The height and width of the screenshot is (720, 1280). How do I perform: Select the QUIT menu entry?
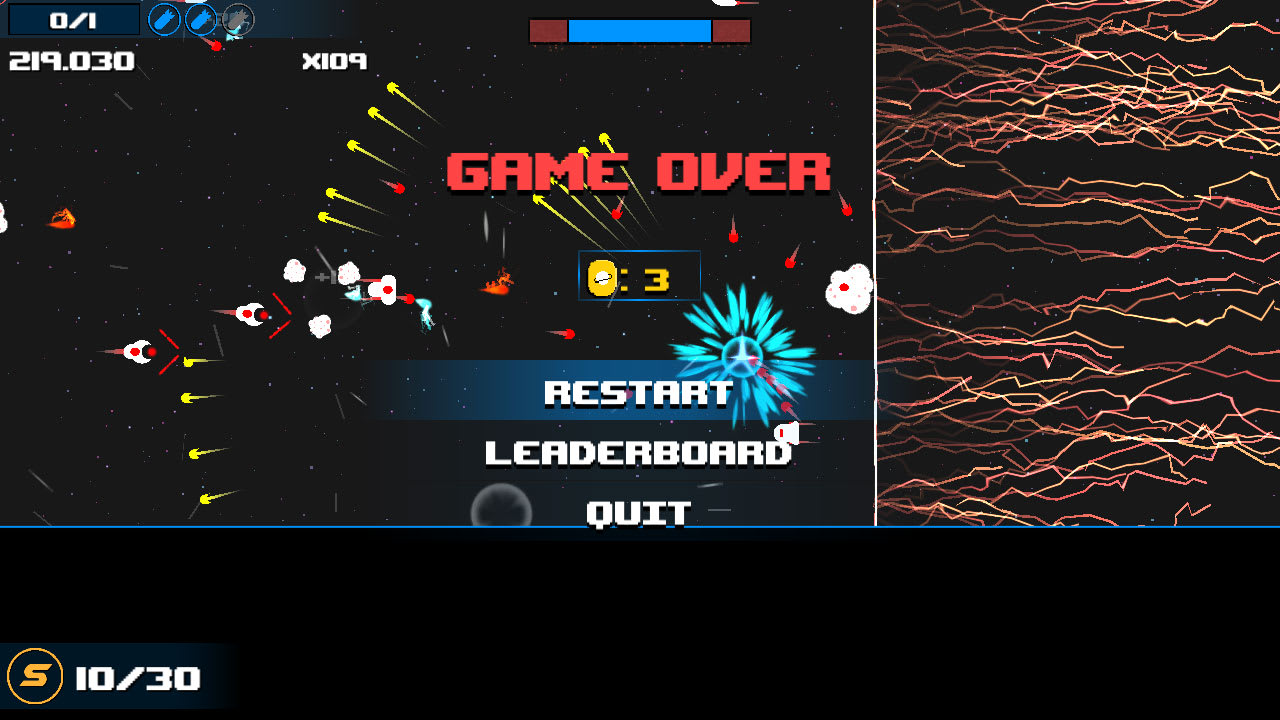[x=639, y=511]
